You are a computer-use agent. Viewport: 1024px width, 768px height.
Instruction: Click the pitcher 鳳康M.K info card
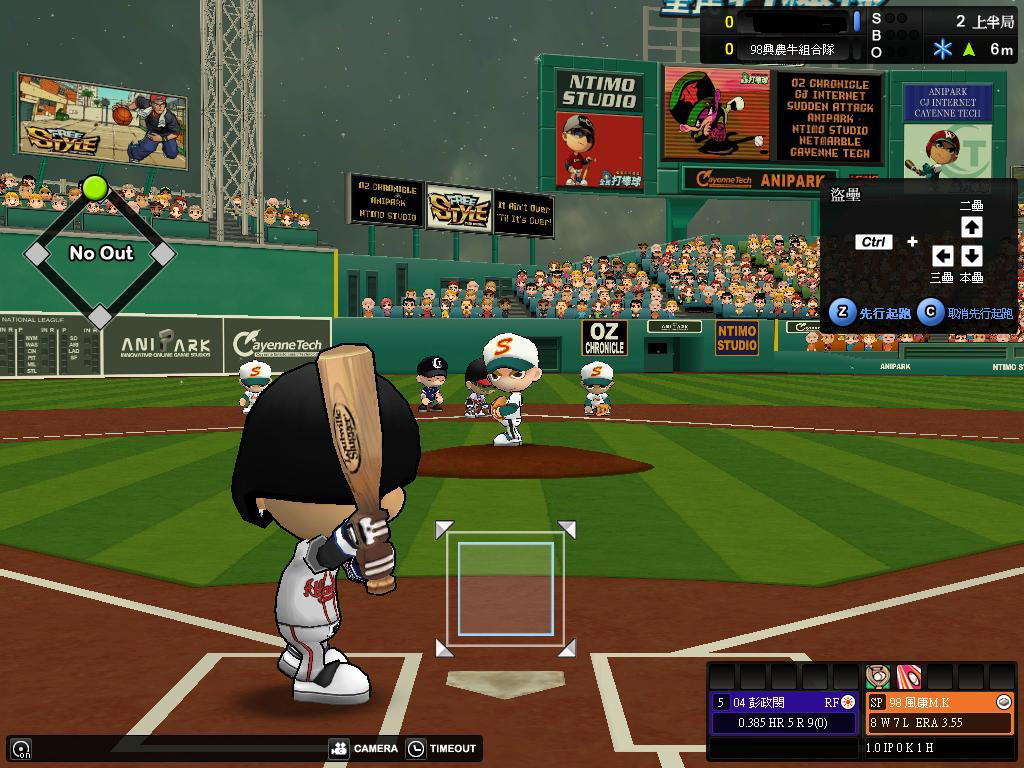939,712
